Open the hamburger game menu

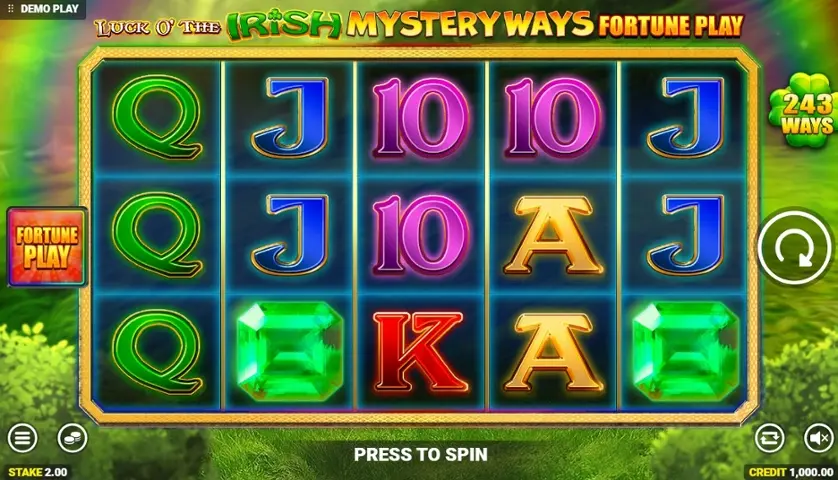tap(22, 437)
